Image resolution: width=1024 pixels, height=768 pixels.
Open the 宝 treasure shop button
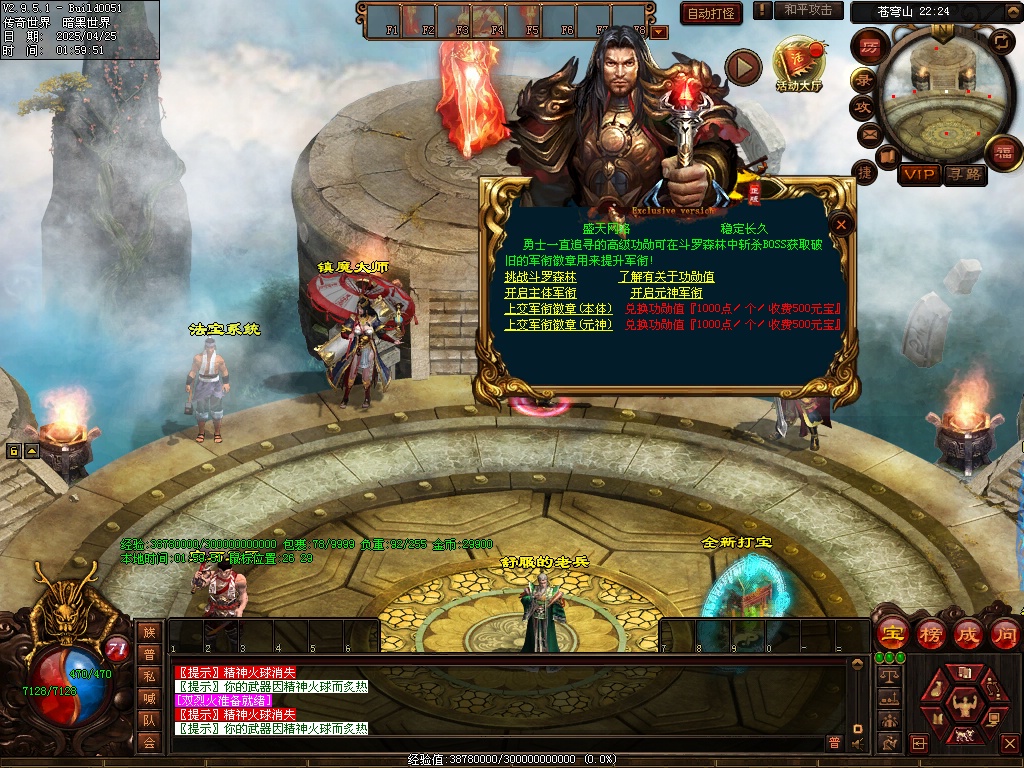click(x=891, y=633)
